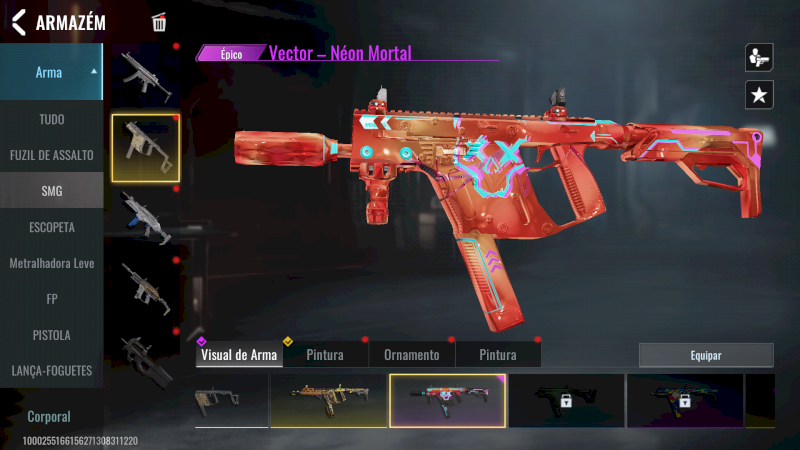
Task: Open the ESCOPETA category
Action: pos(51,227)
